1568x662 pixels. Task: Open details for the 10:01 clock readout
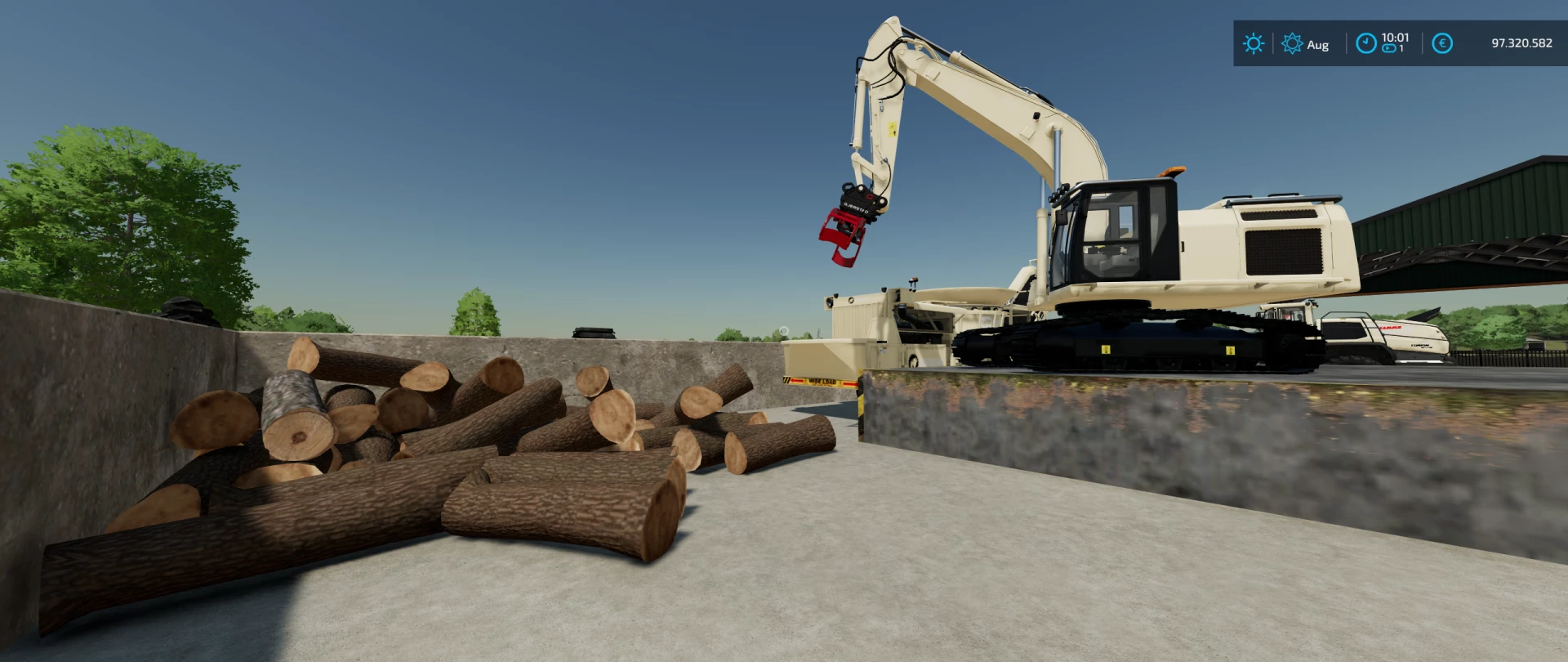1395,37
